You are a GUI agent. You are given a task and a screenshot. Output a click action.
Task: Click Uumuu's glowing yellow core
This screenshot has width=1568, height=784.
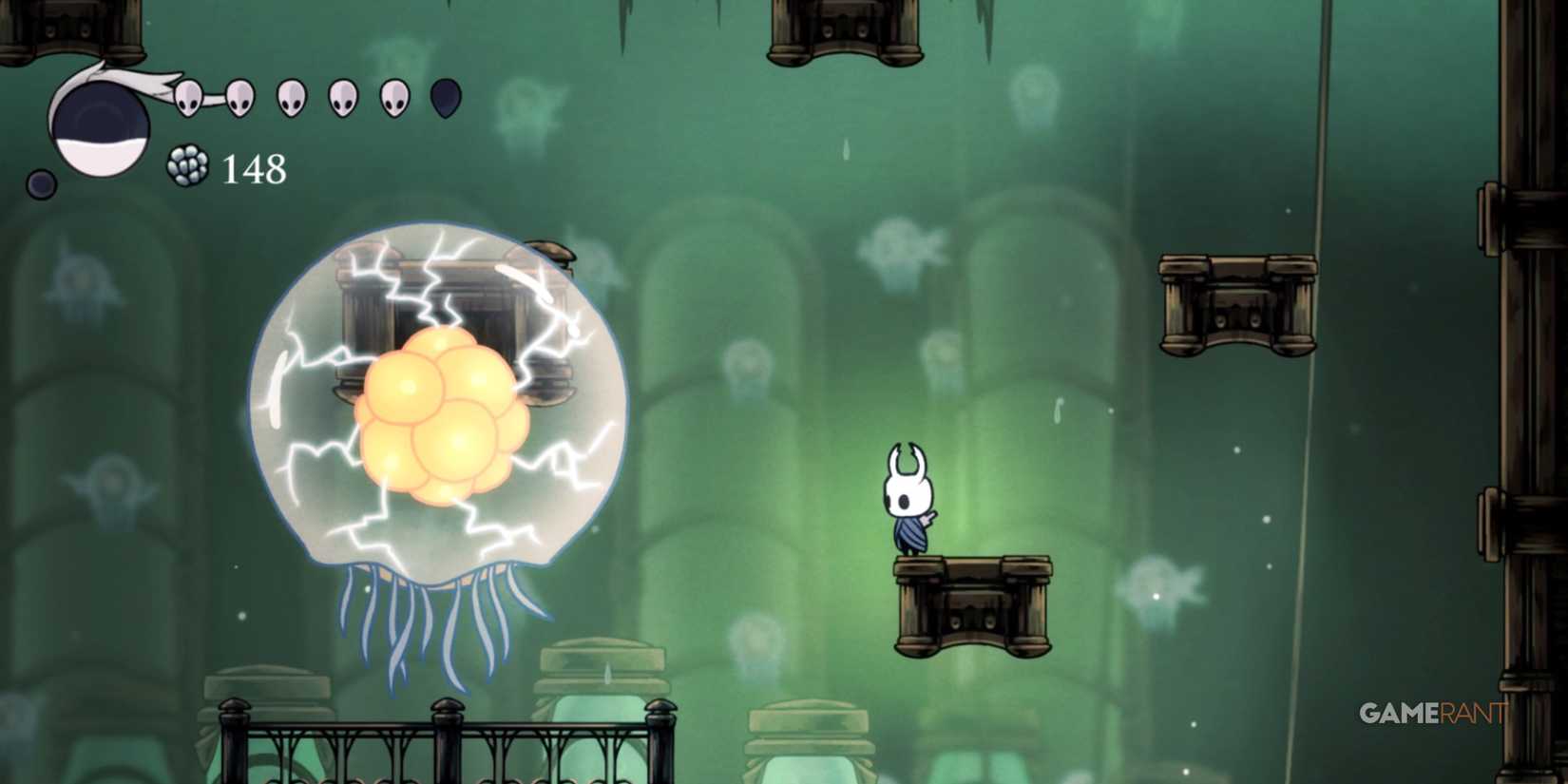(442, 418)
